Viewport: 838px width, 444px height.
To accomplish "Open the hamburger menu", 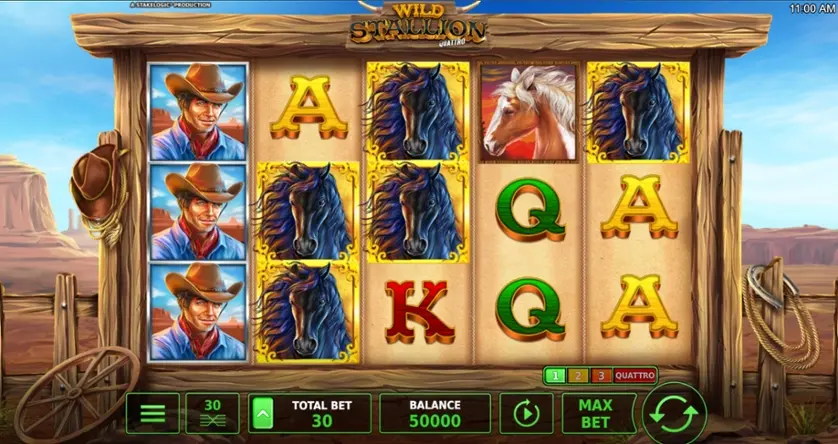I will click(152, 413).
